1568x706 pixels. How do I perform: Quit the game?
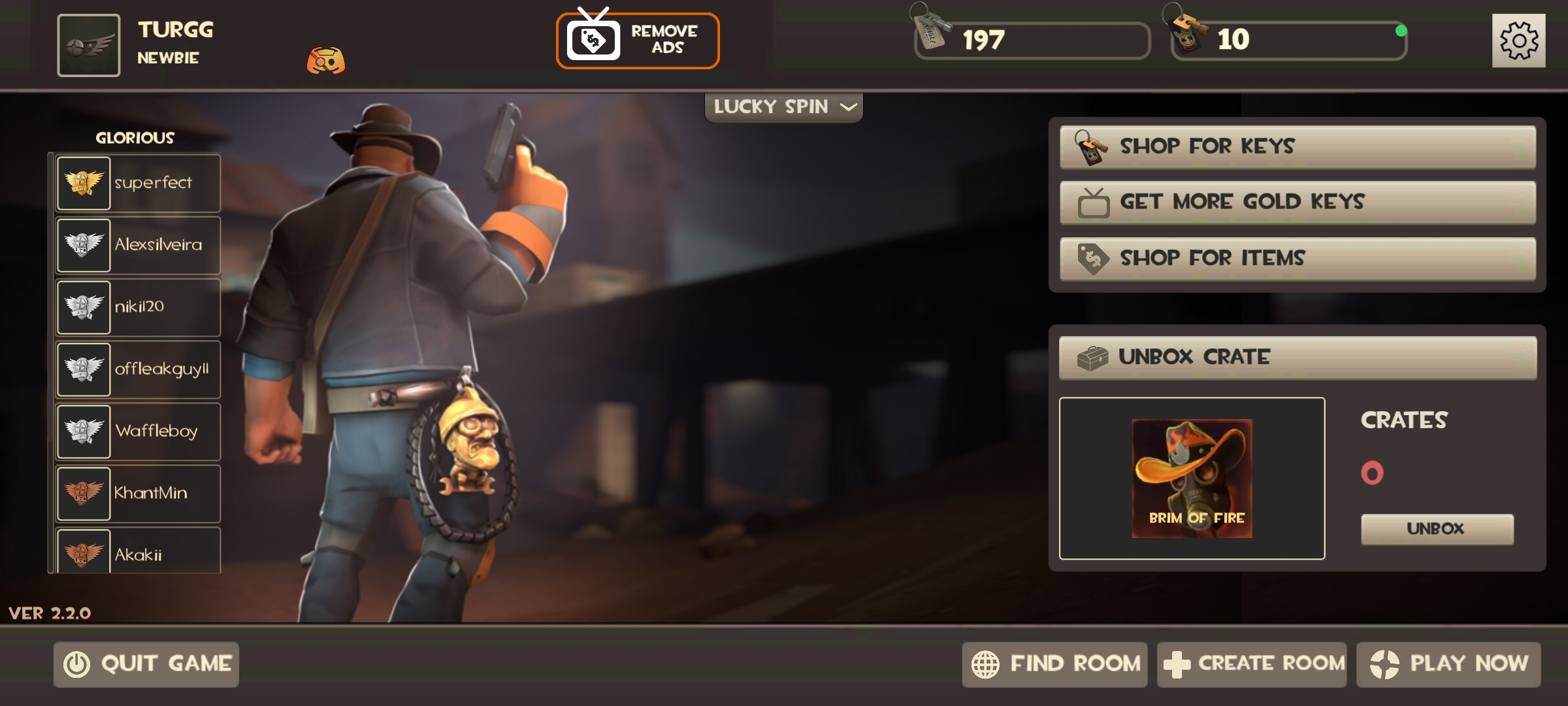tap(146, 664)
